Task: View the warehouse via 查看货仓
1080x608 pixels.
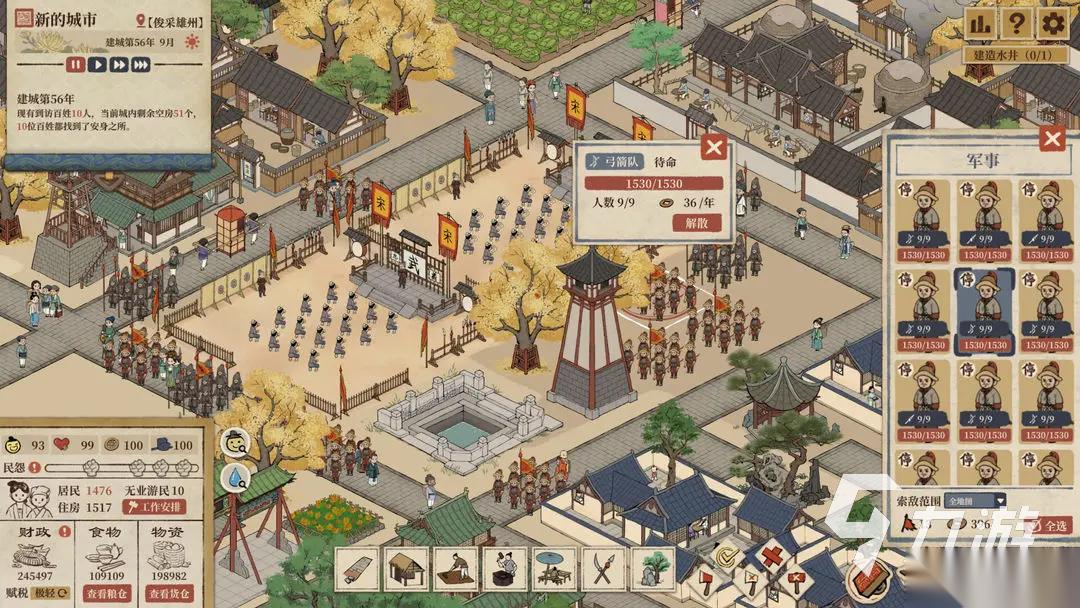Action: (x=167, y=594)
